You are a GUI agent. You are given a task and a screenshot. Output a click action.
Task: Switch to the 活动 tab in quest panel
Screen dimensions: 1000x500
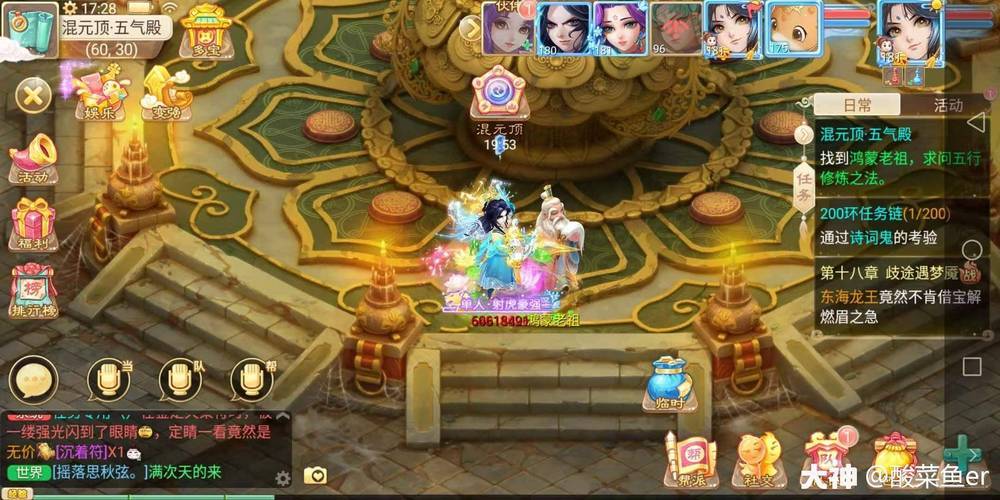click(947, 105)
